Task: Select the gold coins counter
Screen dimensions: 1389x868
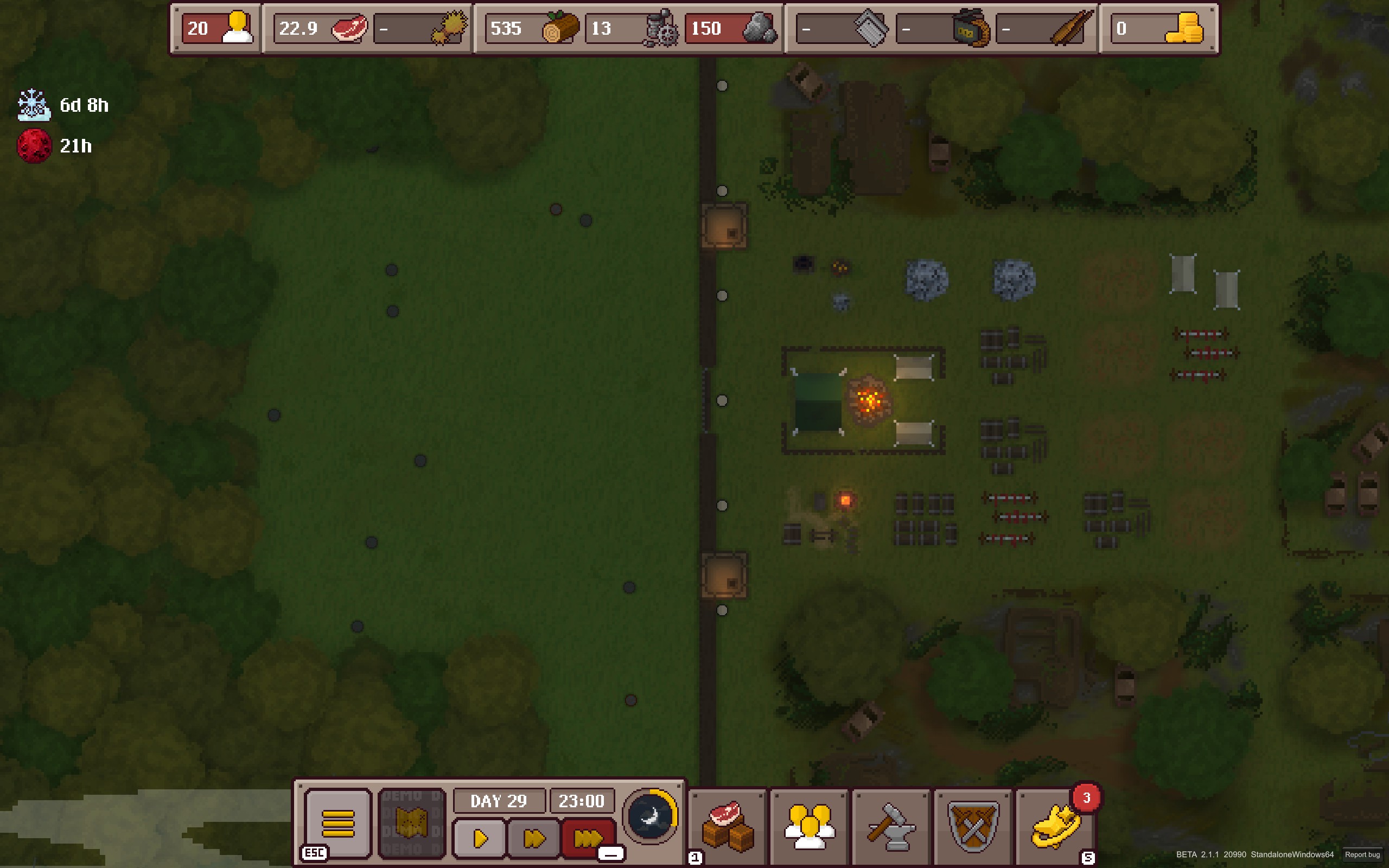Action: coord(1158,28)
